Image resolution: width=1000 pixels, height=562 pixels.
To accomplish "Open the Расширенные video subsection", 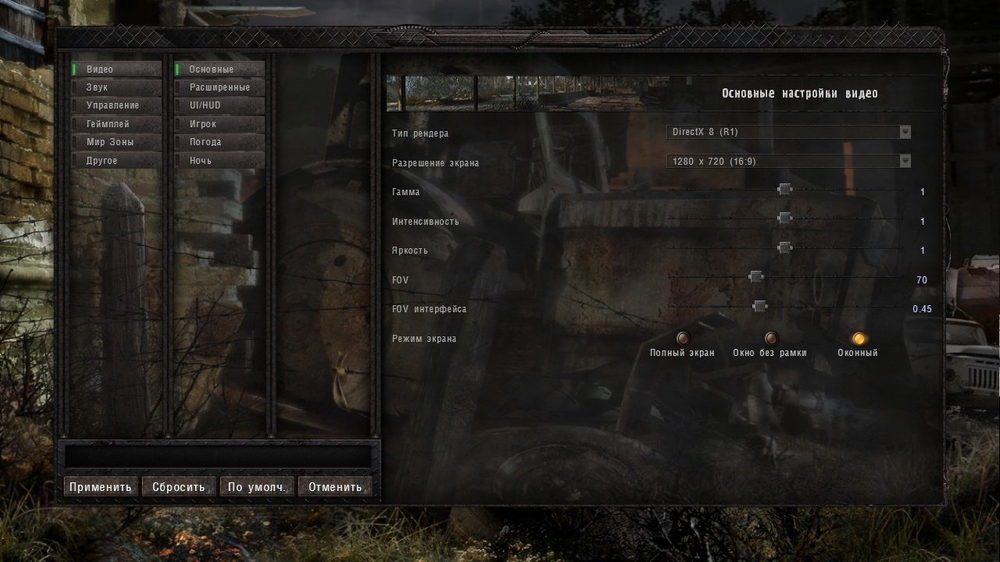I will click(x=219, y=87).
